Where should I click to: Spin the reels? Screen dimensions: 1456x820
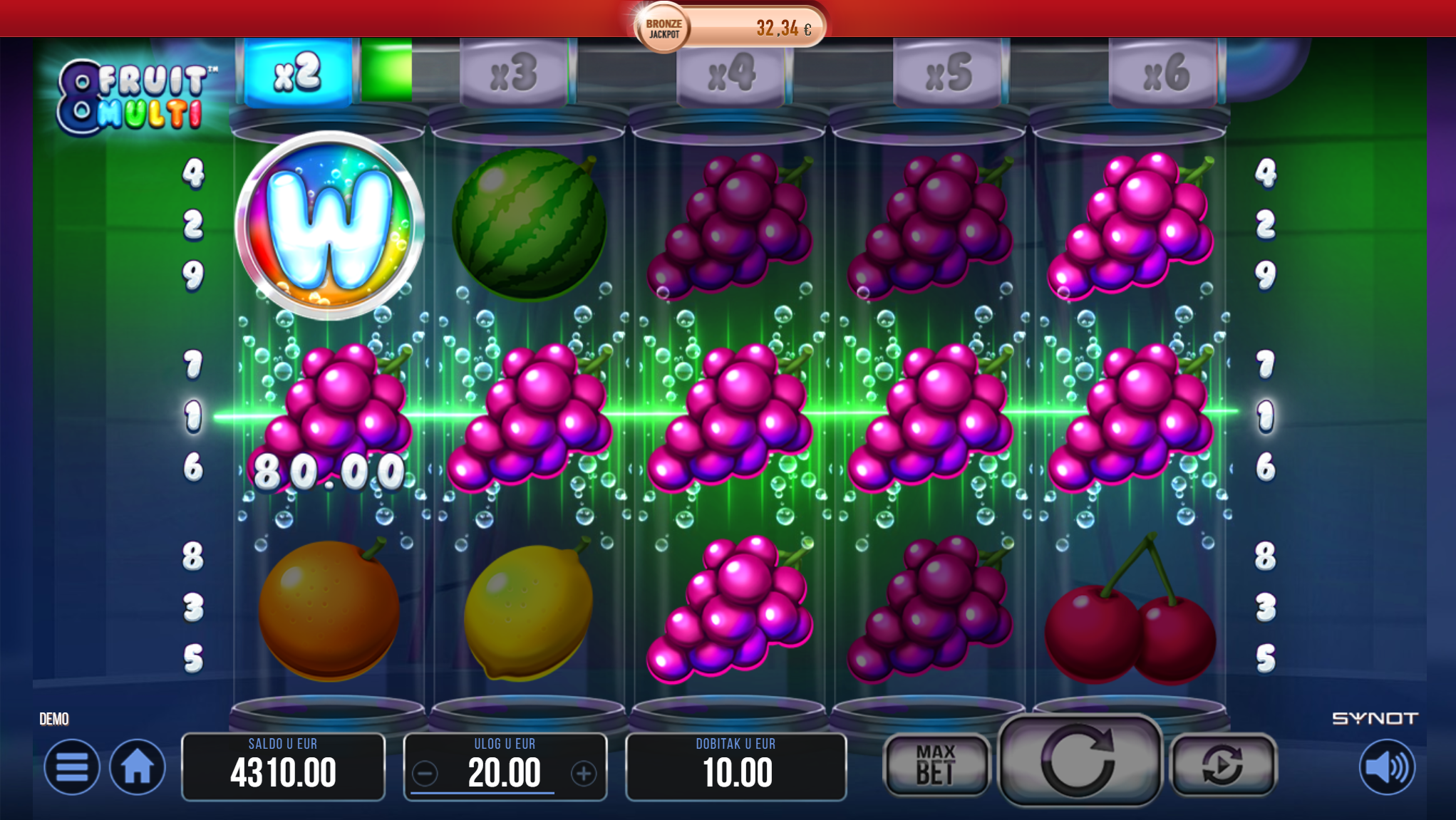coord(1079,761)
